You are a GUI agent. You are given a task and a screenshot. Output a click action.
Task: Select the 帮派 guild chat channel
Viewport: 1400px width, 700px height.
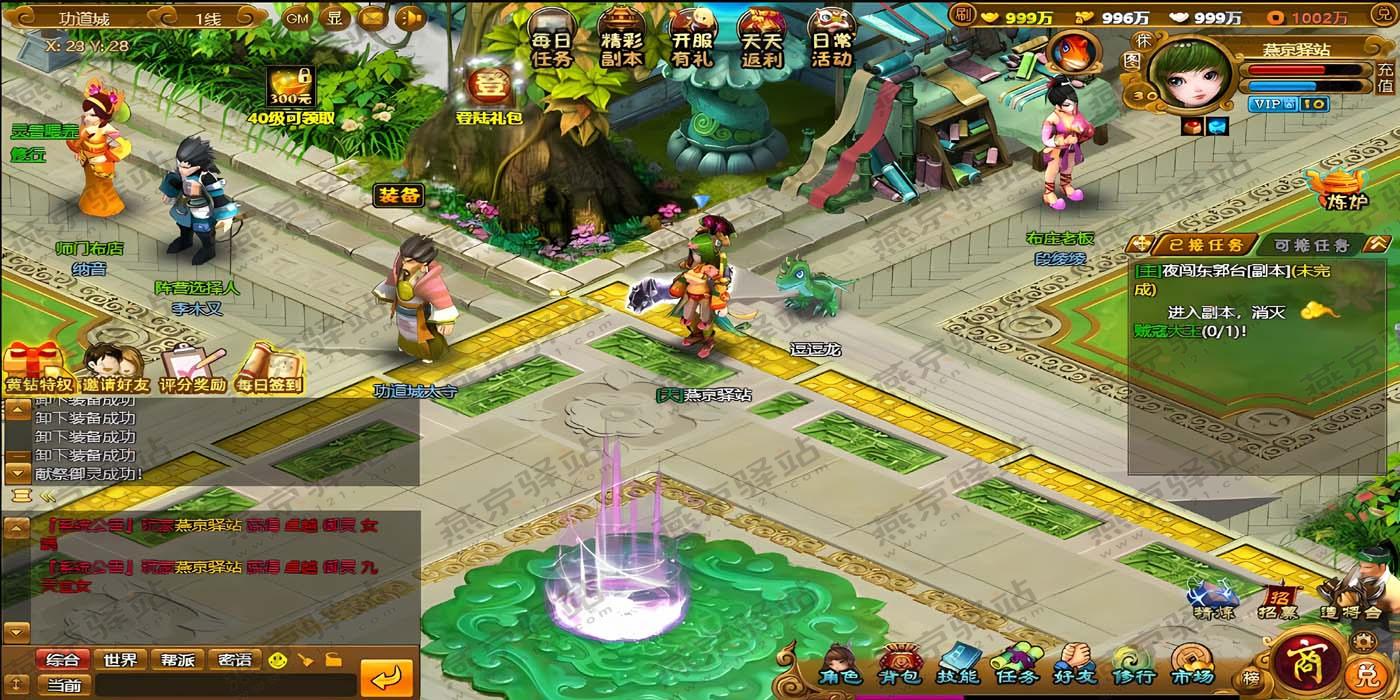(x=177, y=660)
